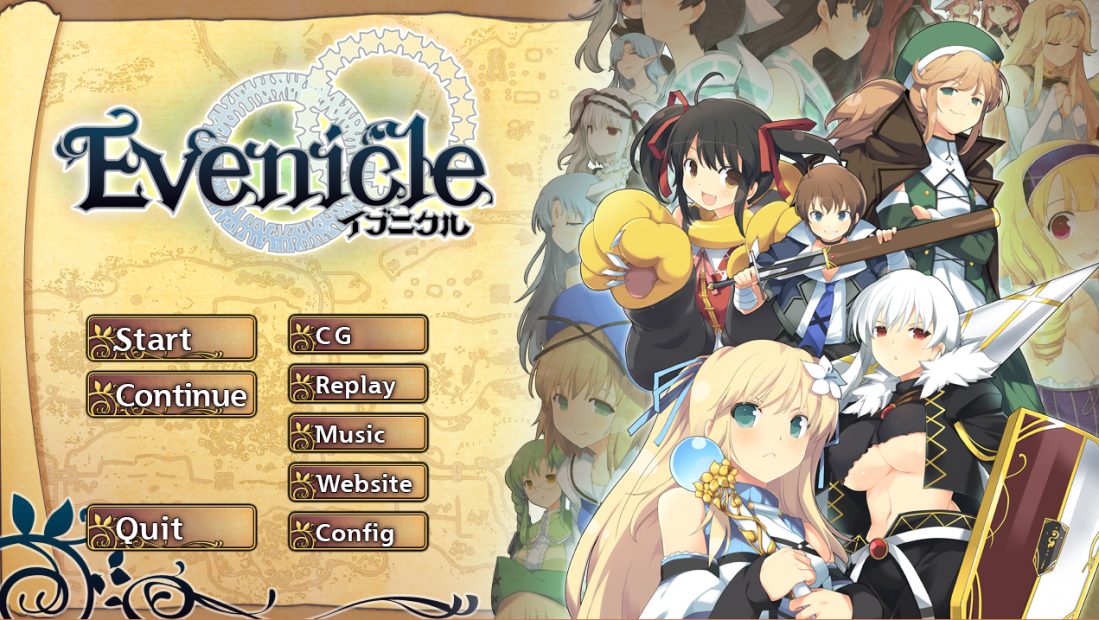Visit the game's Website link
The image size is (1099, 620).
coord(358,483)
